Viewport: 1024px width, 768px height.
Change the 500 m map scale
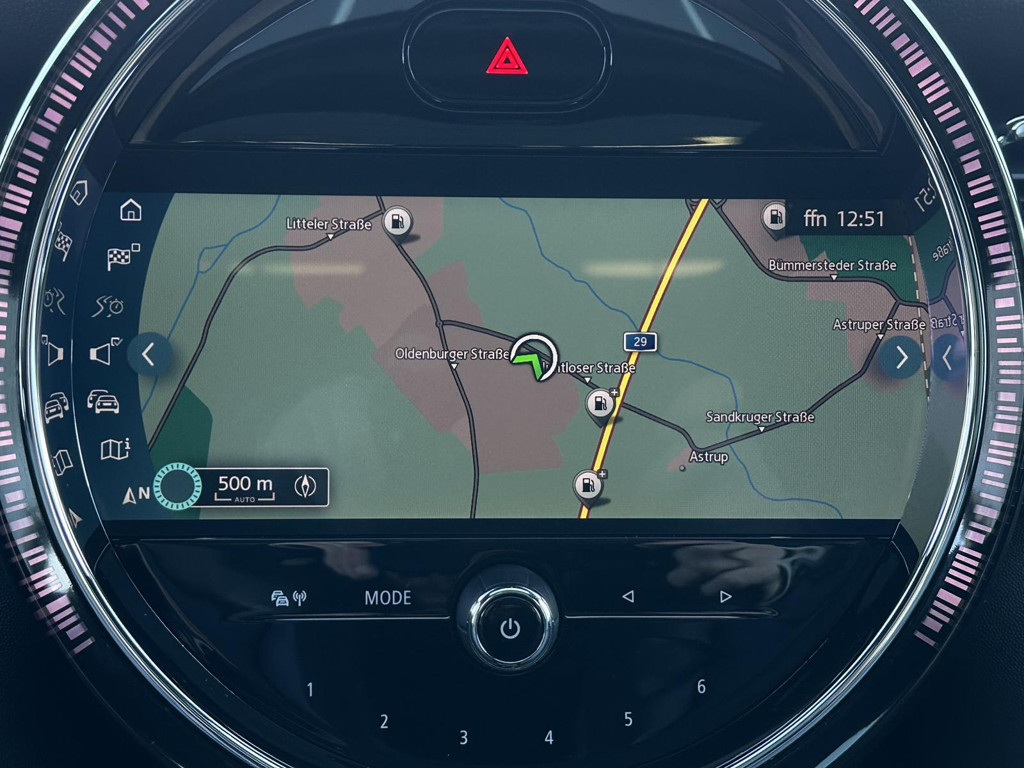pos(245,486)
